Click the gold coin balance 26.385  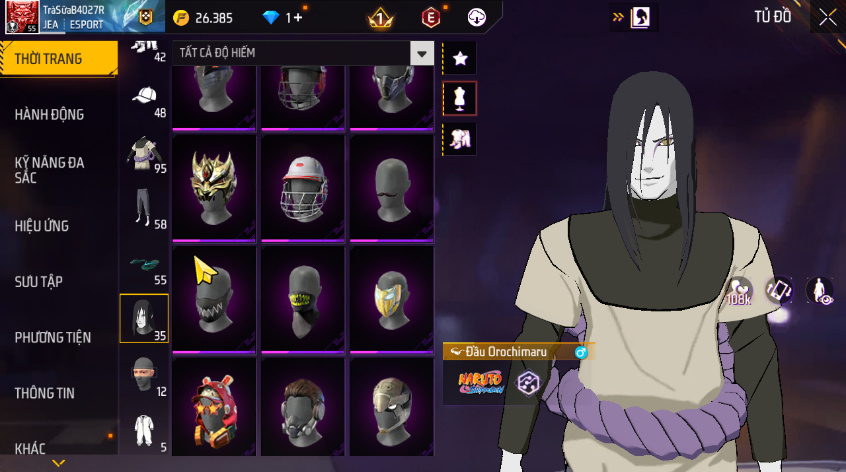(205, 18)
